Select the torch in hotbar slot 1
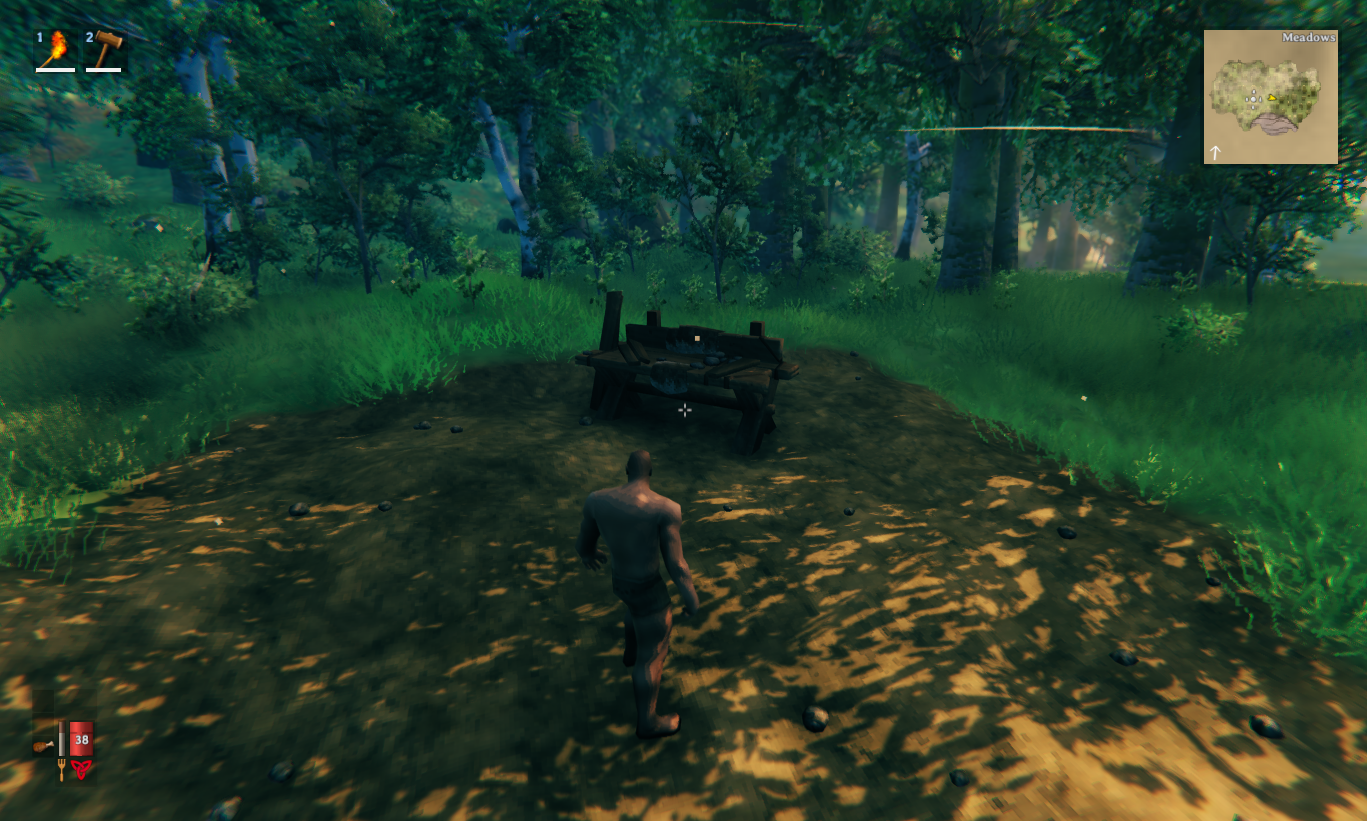Viewport: 1367px width, 821px height. tap(57, 49)
